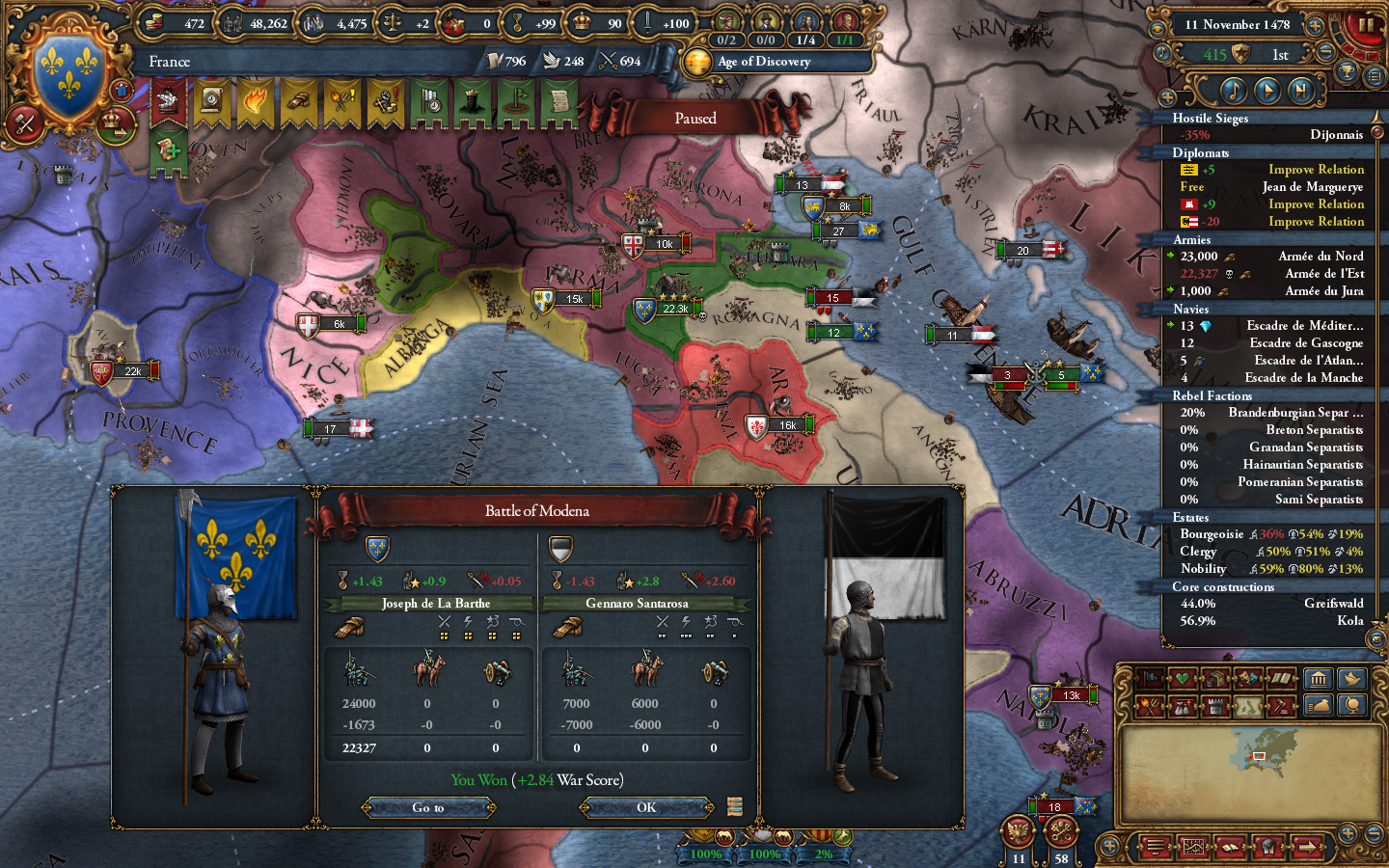This screenshot has height=868, width=1389.
Task: Open the score rankings via the trophy button
Action: 1346,69
